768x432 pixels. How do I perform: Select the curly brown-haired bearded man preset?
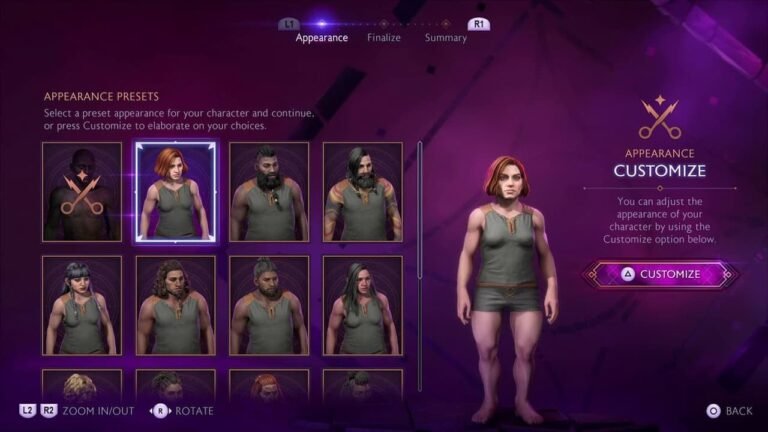(x=175, y=305)
